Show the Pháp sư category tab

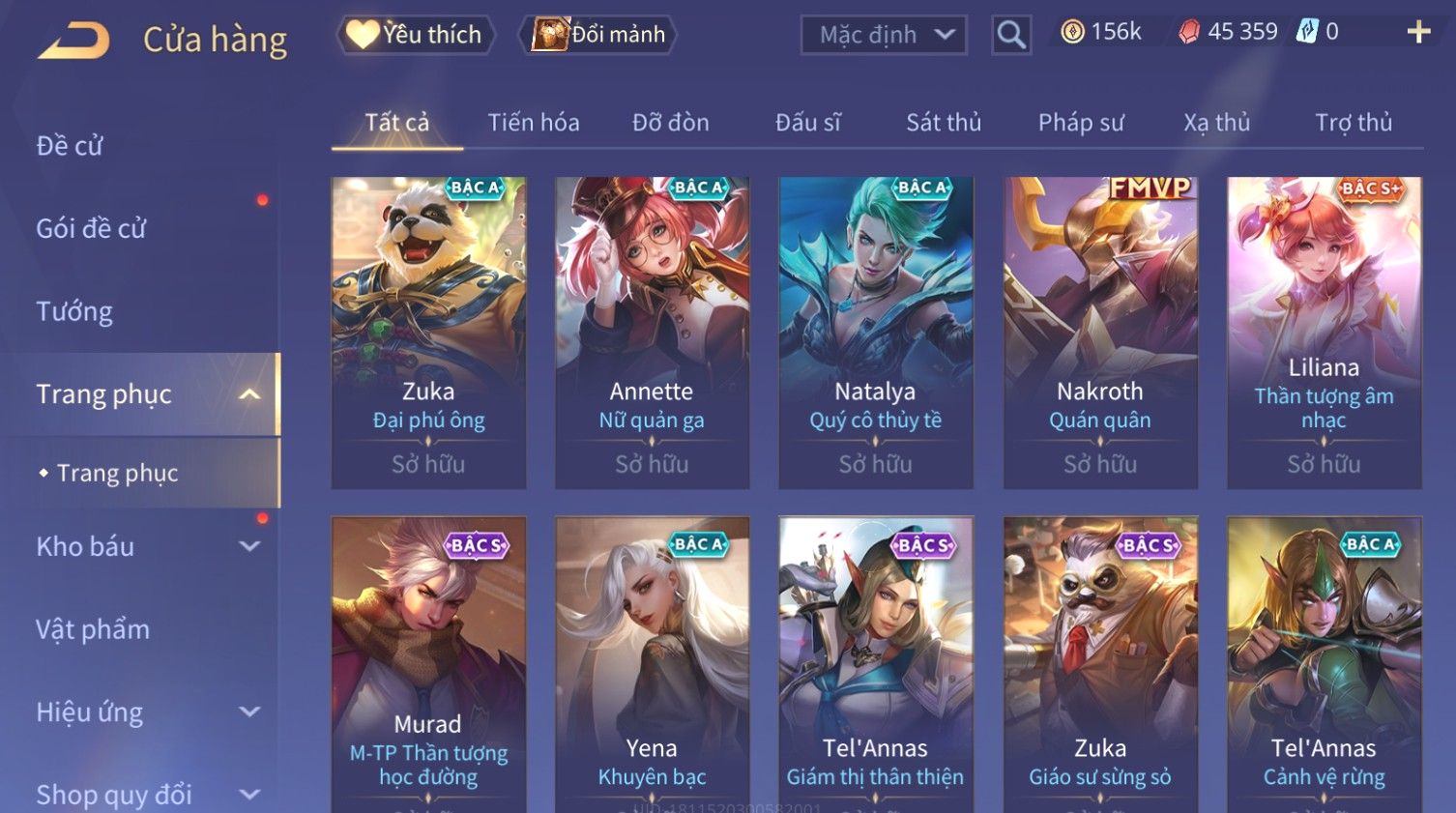[x=1081, y=123]
